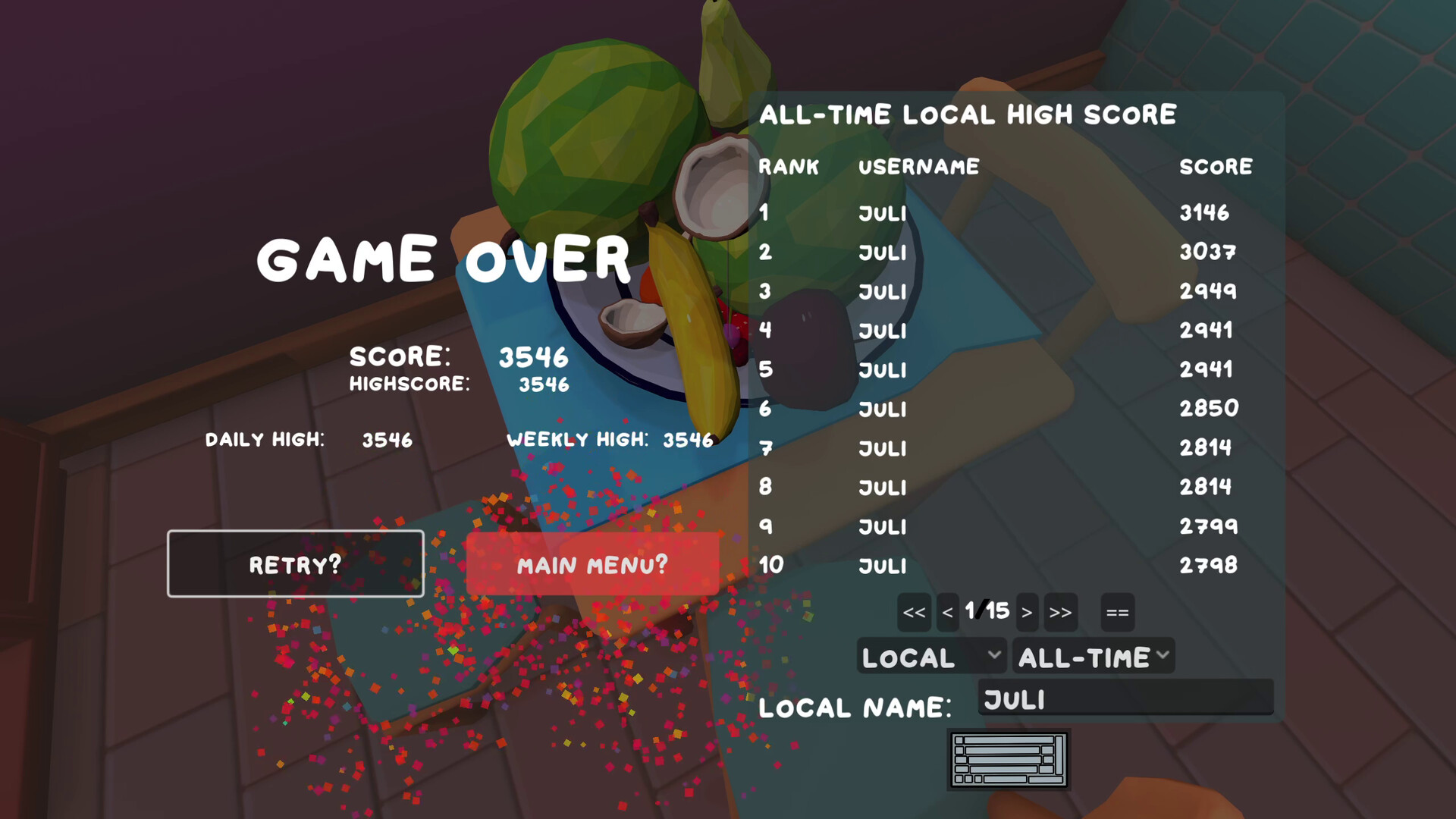1456x819 pixels.
Task: Click the USERNAME column header
Action: [x=918, y=166]
